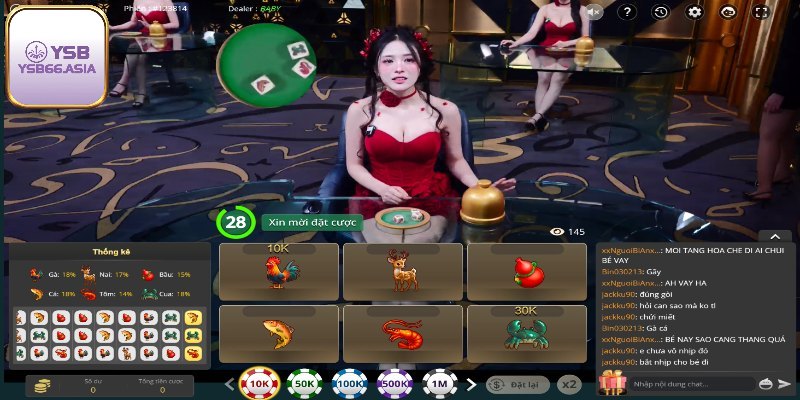
Task: Toggle fullscreen mode
Action: tap(761, 12)
